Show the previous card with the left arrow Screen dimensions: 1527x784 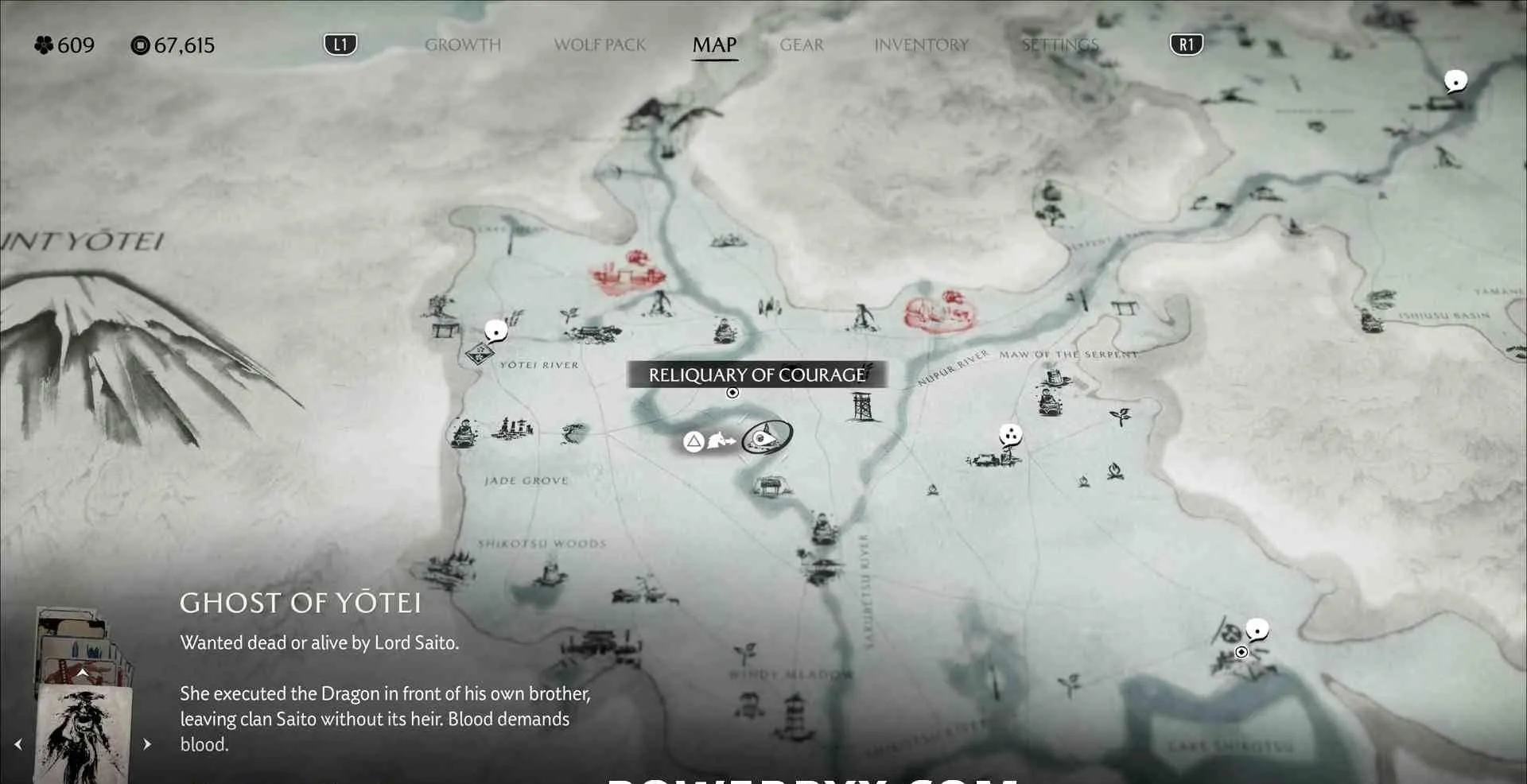click(x=18, y=744)
